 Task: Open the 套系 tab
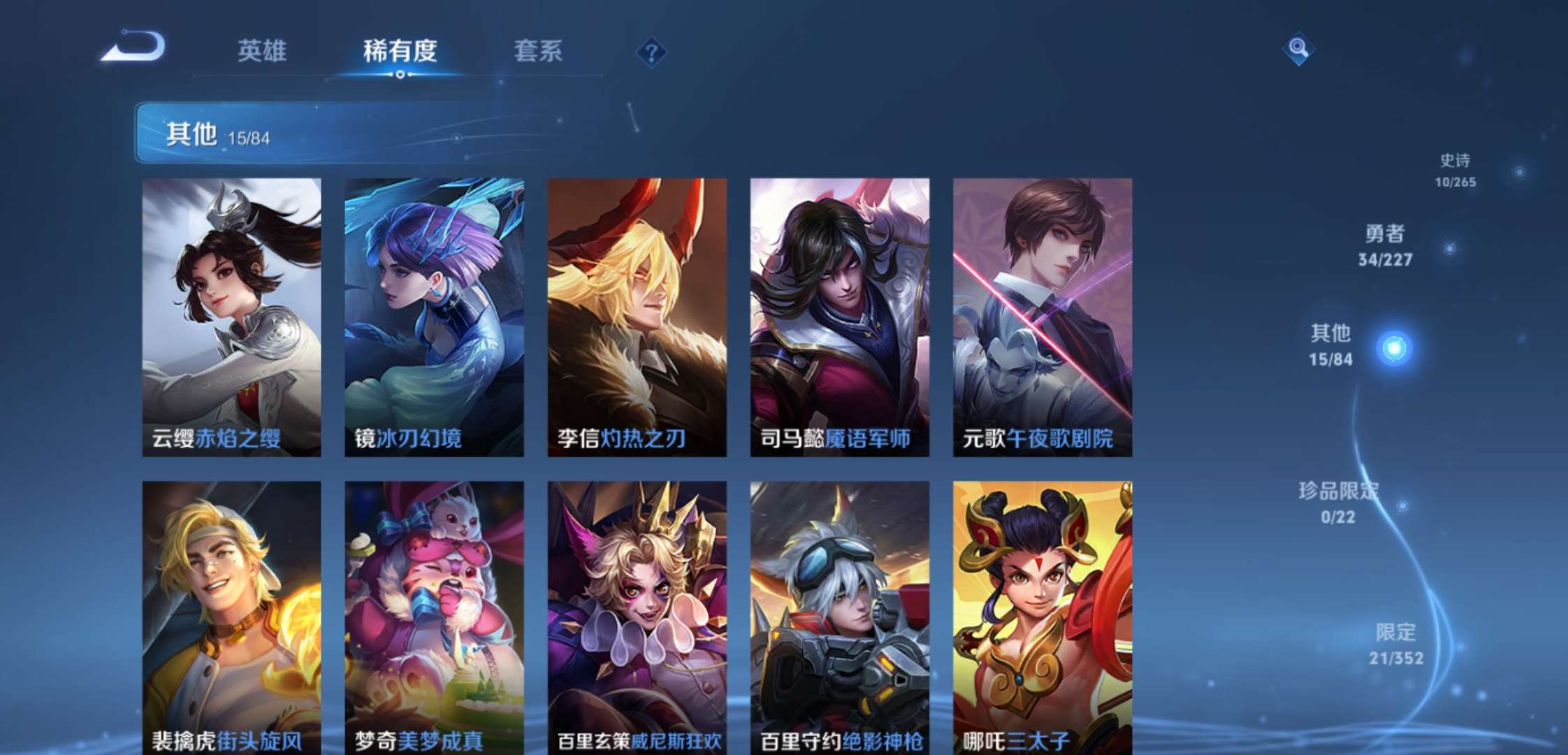pos(538,51)
